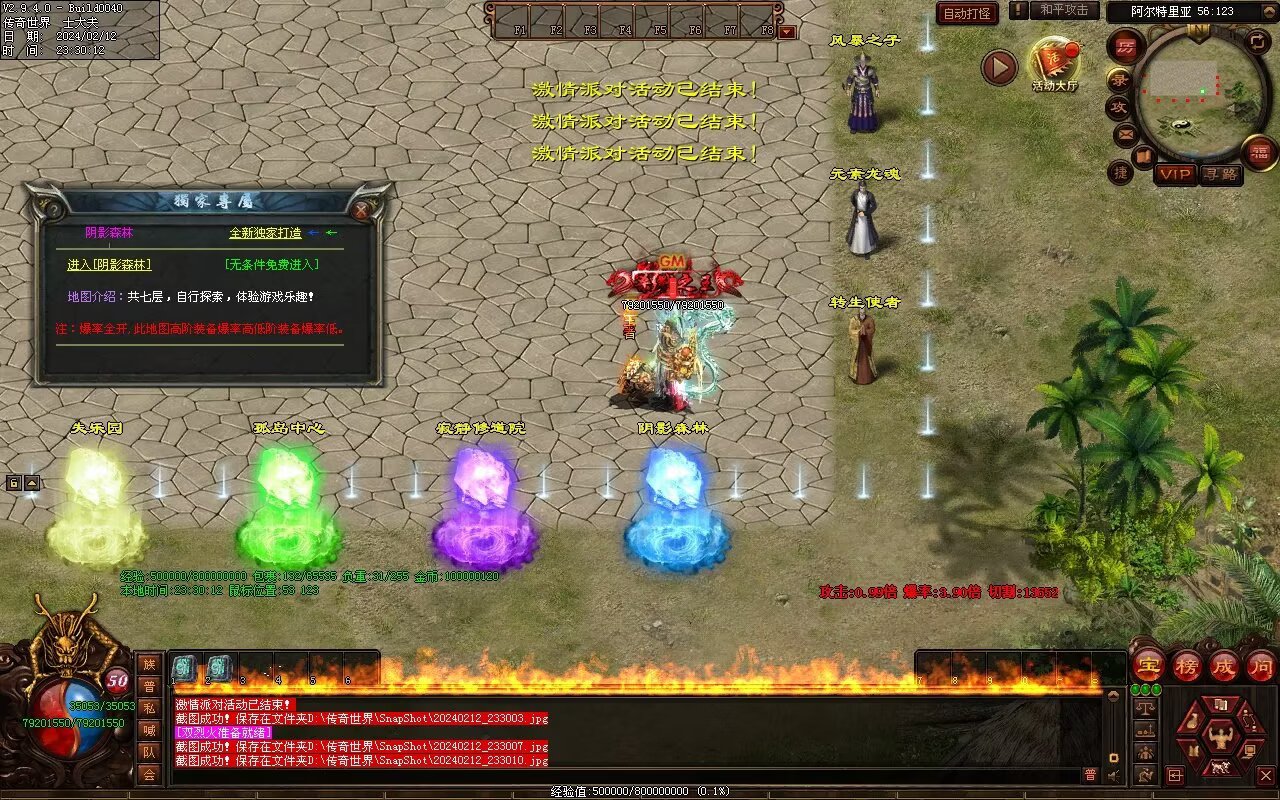The width and height of the screenshot is (1280, 800).
Task: Open the hotkey bar dropdown arrow after F8
Action: [x=787, y=31]
